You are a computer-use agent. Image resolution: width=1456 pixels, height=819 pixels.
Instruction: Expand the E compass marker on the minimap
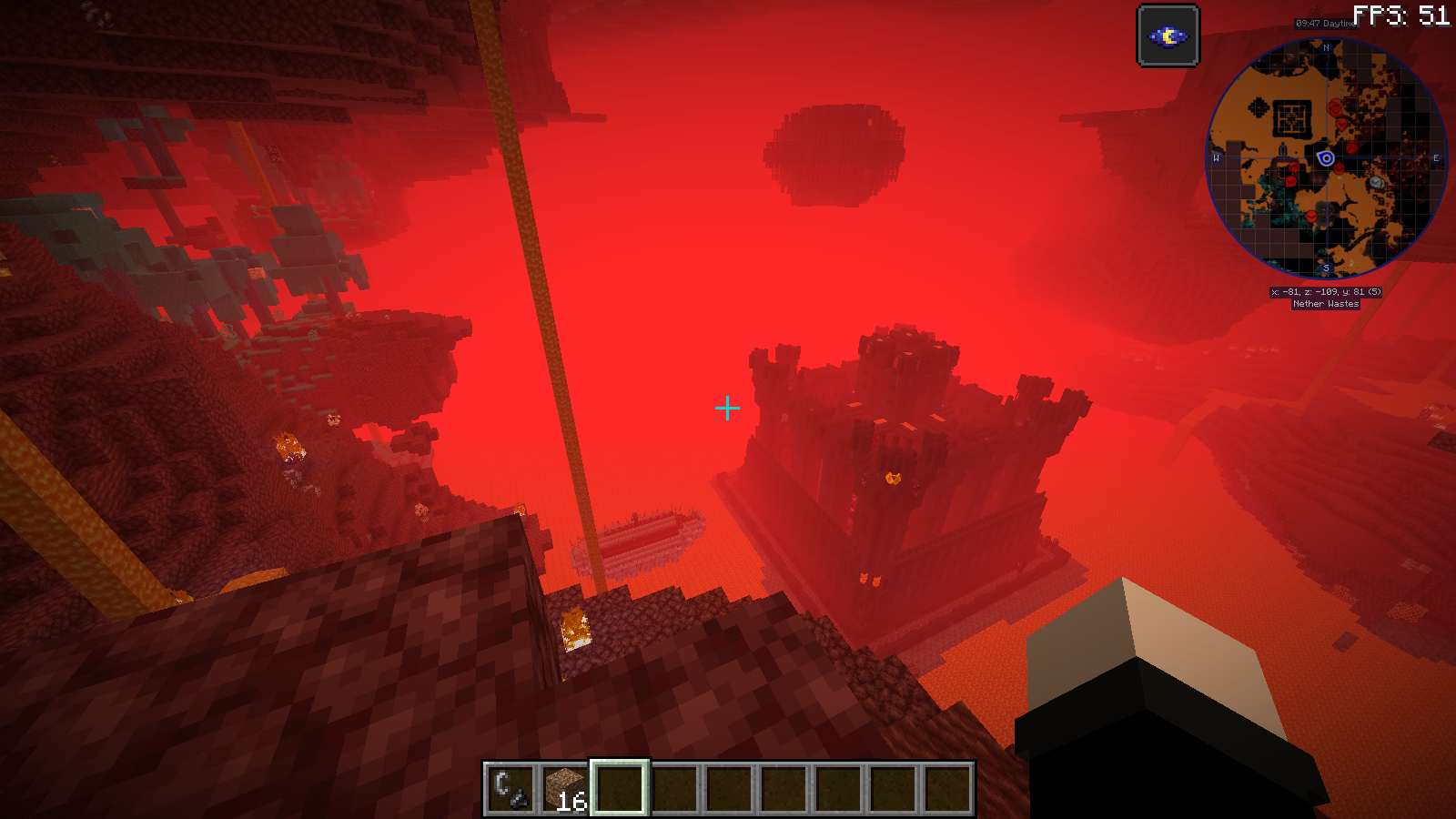coord(1436,157)
